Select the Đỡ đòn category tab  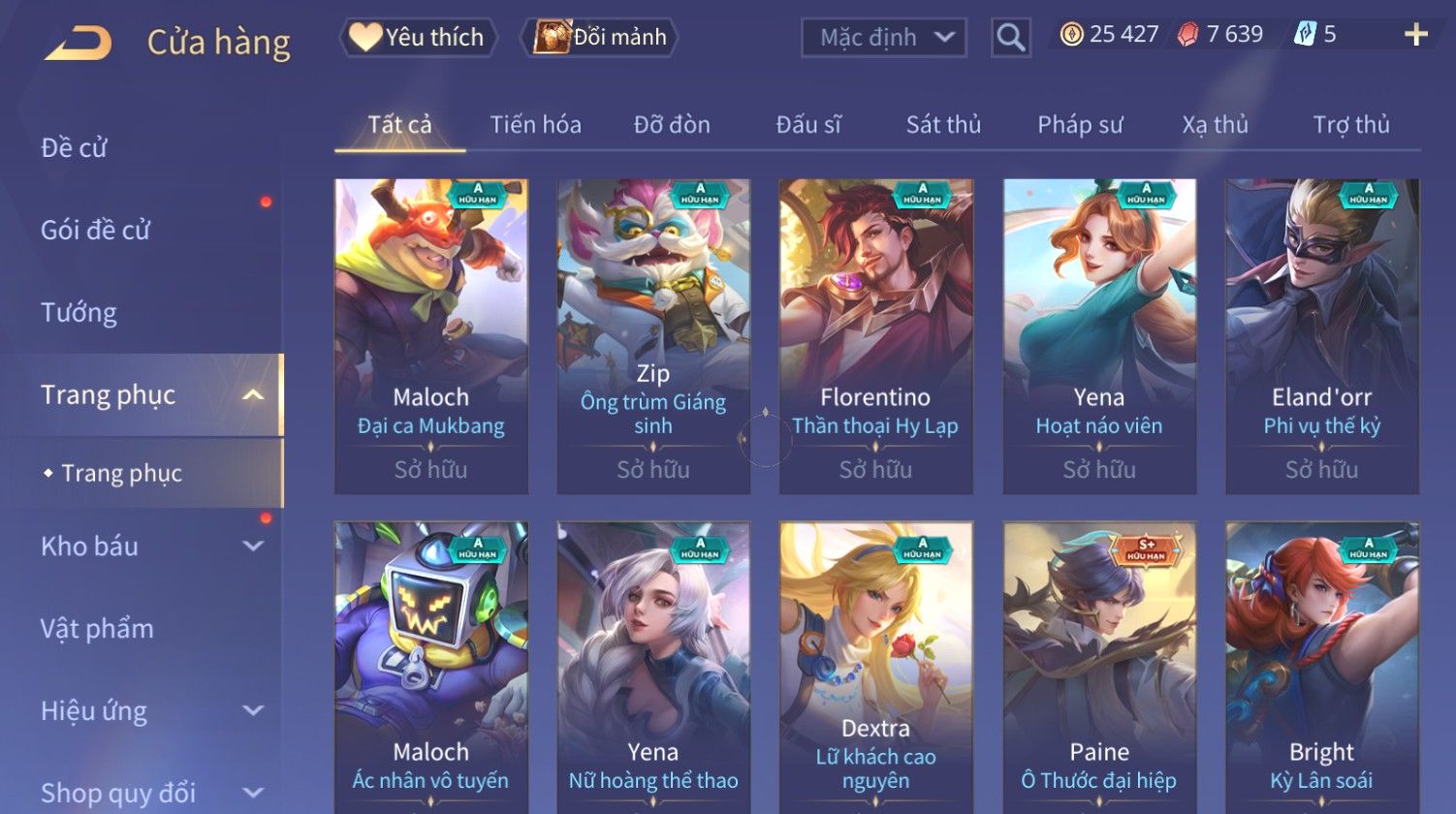(672, 125)
